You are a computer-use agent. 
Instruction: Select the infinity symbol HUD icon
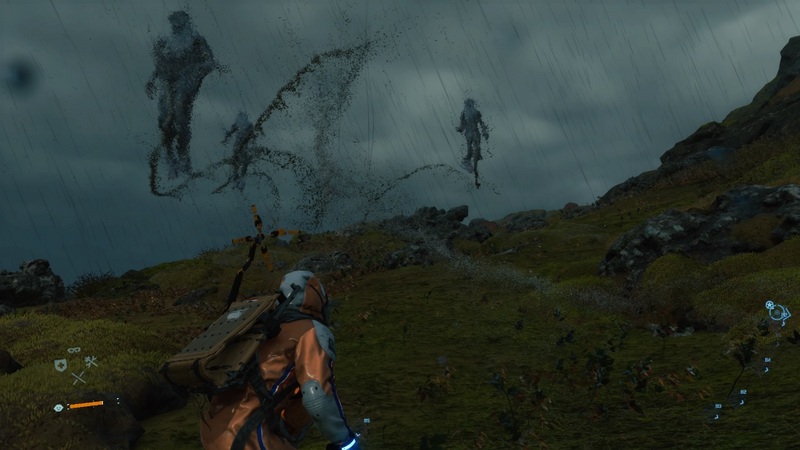[x=74, y=349]
